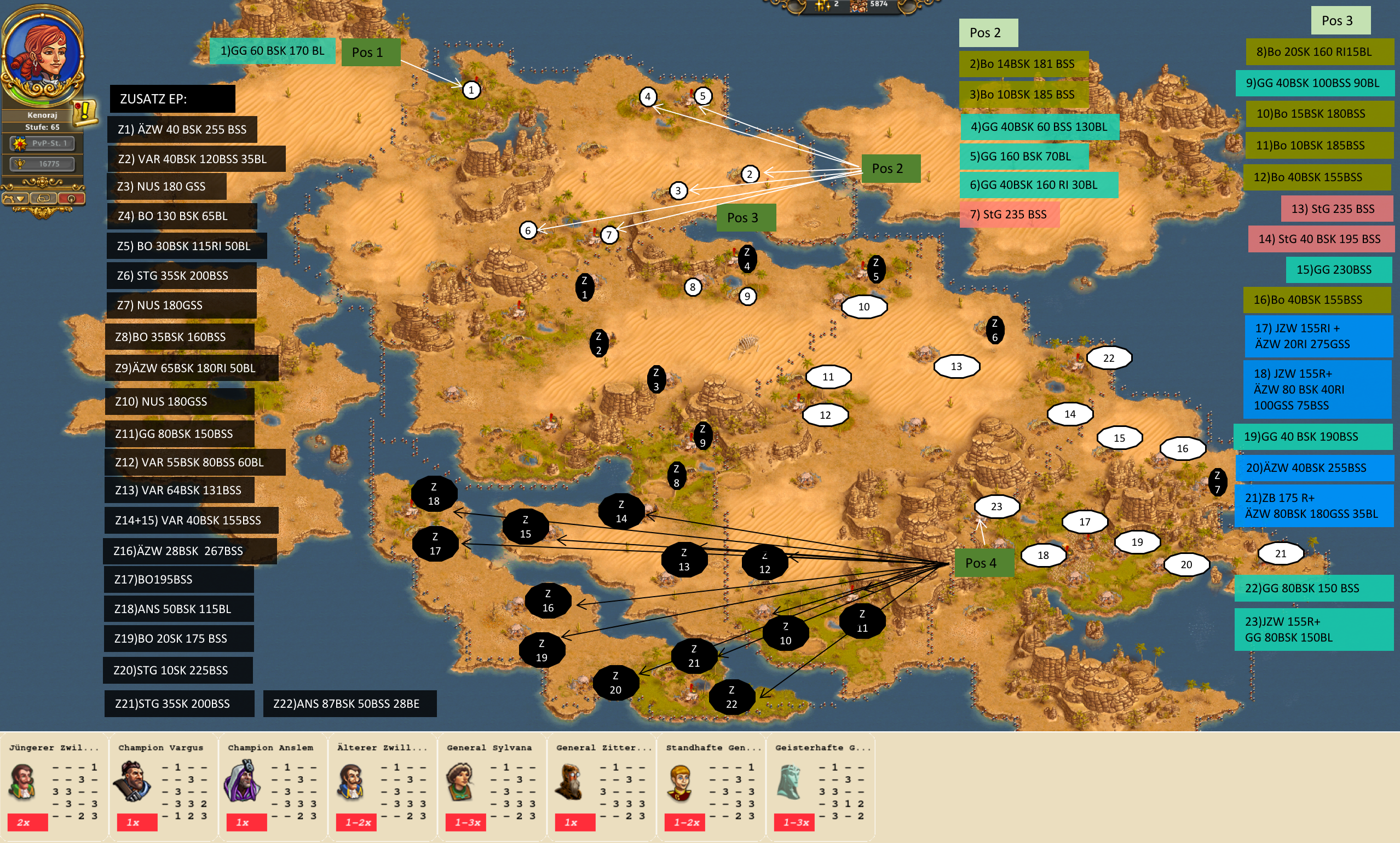Screen dimensions: 1400x843
Task: Click the chain link button under avatar
Action: (43, 199)
